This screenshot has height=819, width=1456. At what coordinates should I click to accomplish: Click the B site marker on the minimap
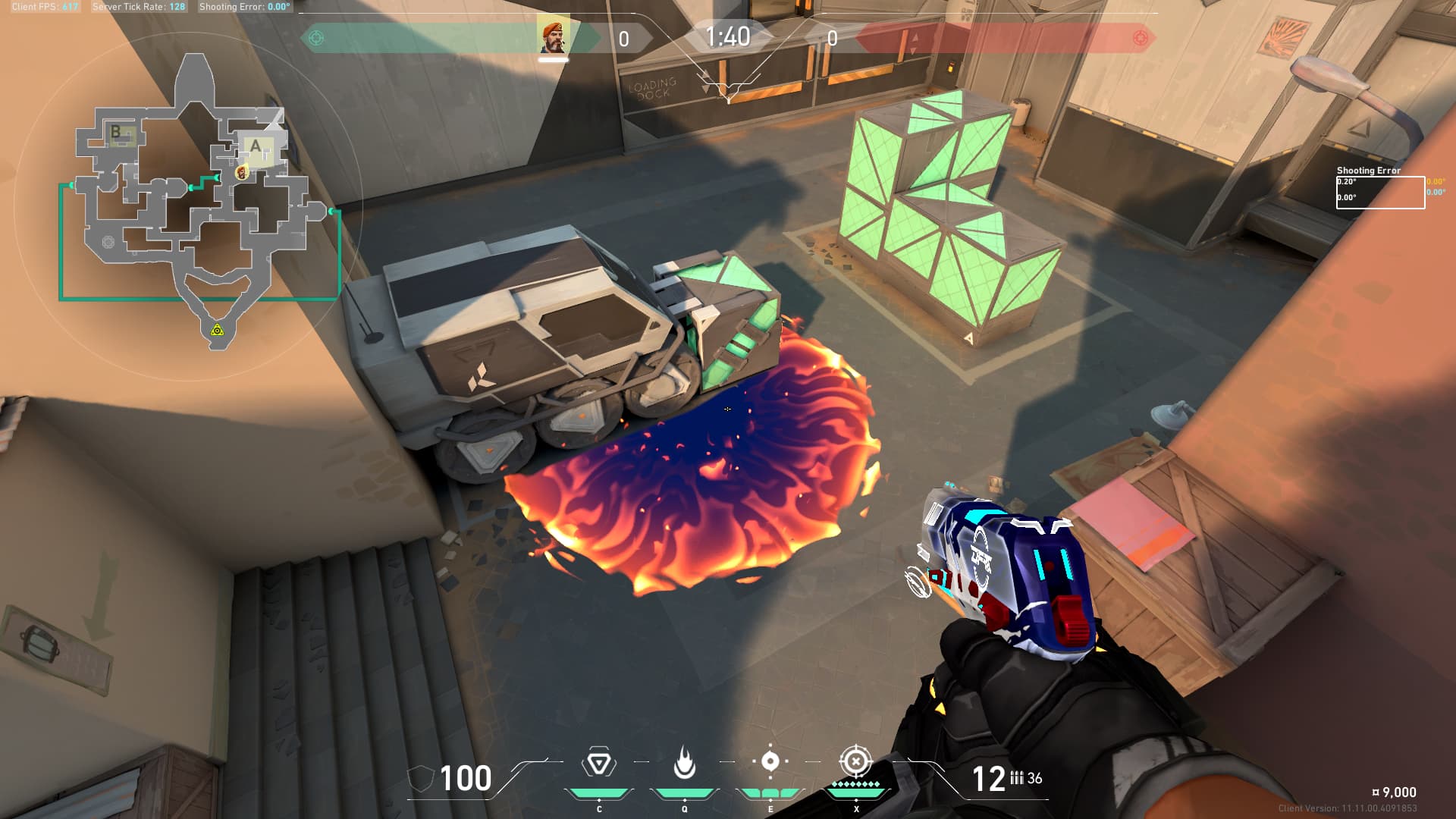(x=116, y=132)
